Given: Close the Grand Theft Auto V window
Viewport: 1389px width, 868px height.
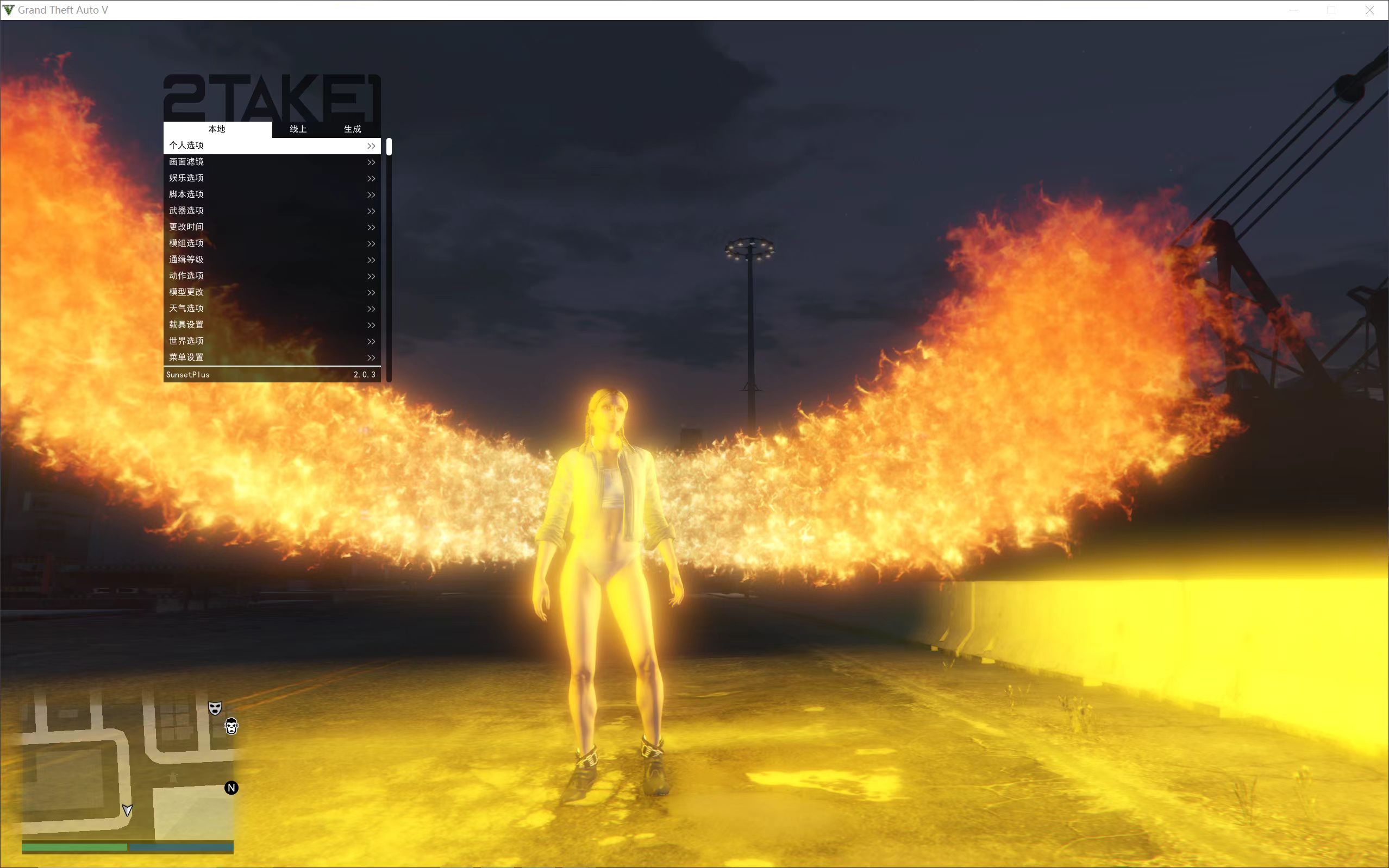Looking at the screenshot, I should tap(1369, 10).
